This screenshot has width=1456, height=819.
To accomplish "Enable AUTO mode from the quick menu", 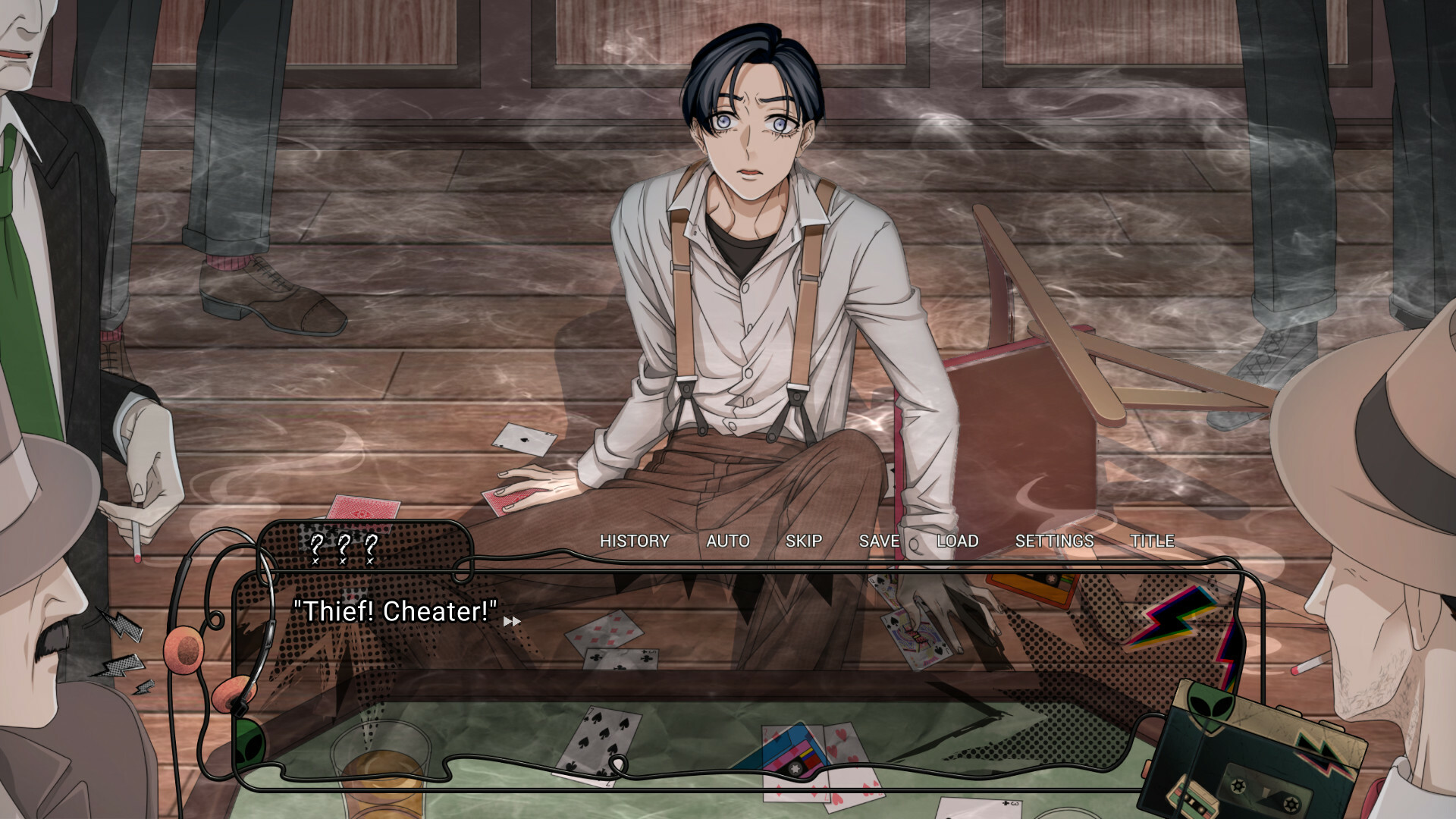I will coord(728,541).
